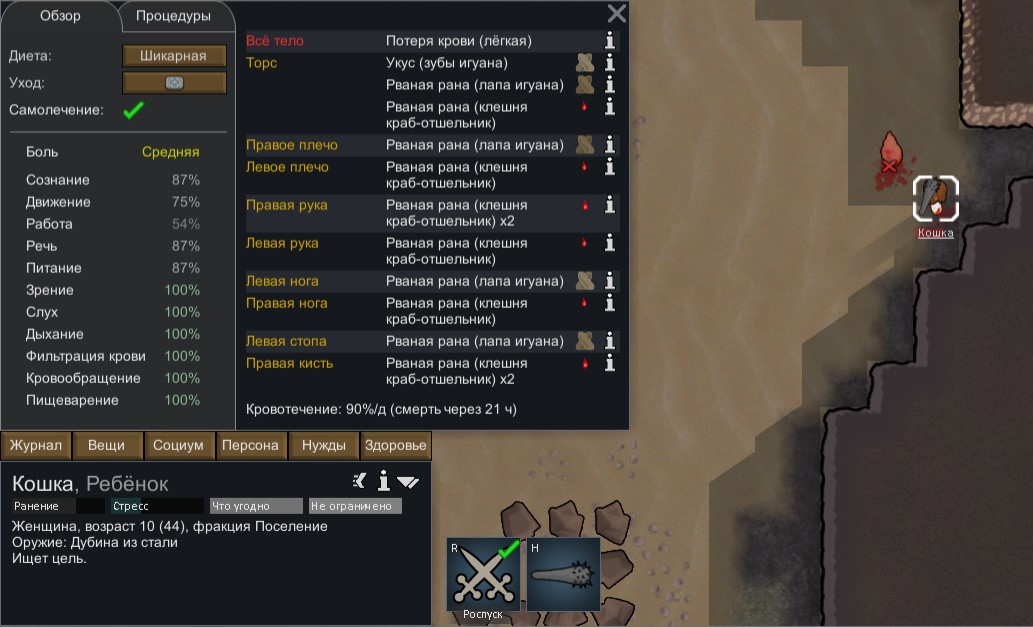Change the diet using the Шикарная button
The height and width of the screenshot is (627, 1033).
point(174,56)
